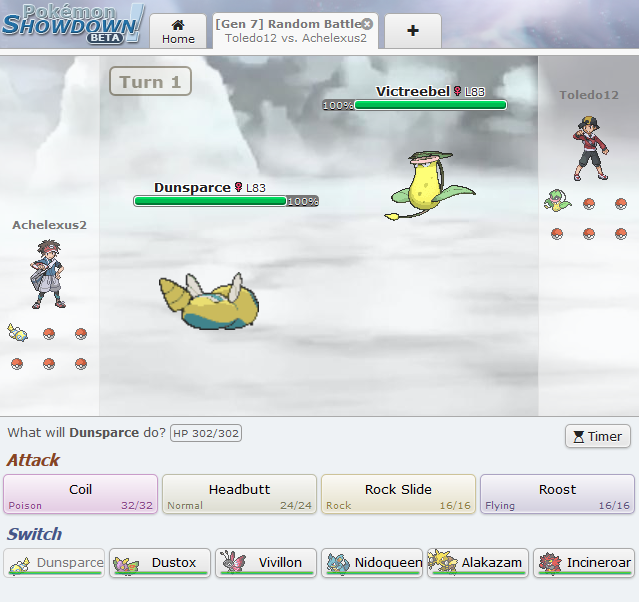Close the Random Battle tab
Screen dimensions: 639x602
pos(367,24)
